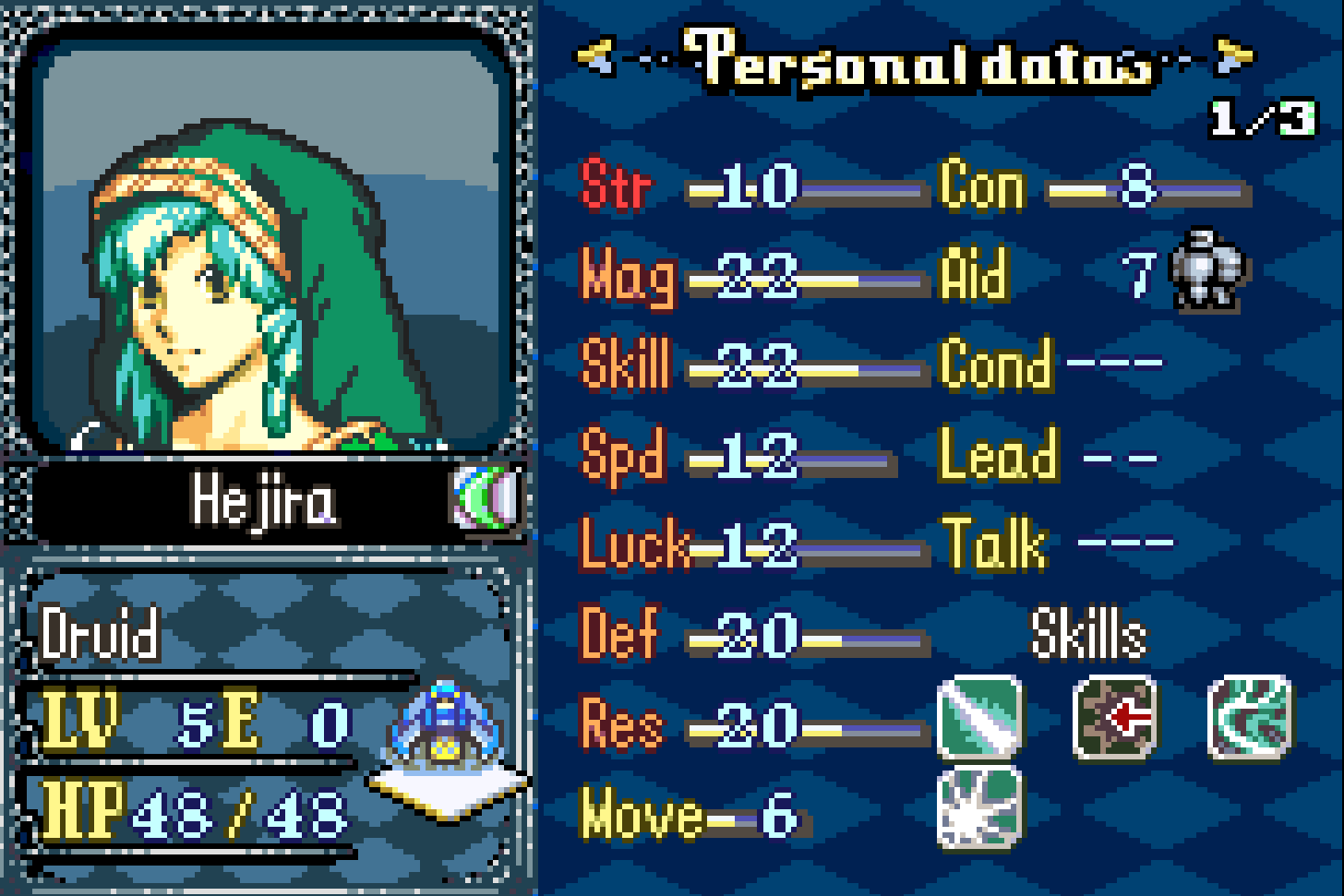
Task: Choose the white starburst skill icon
Action: tap(979, 807)
